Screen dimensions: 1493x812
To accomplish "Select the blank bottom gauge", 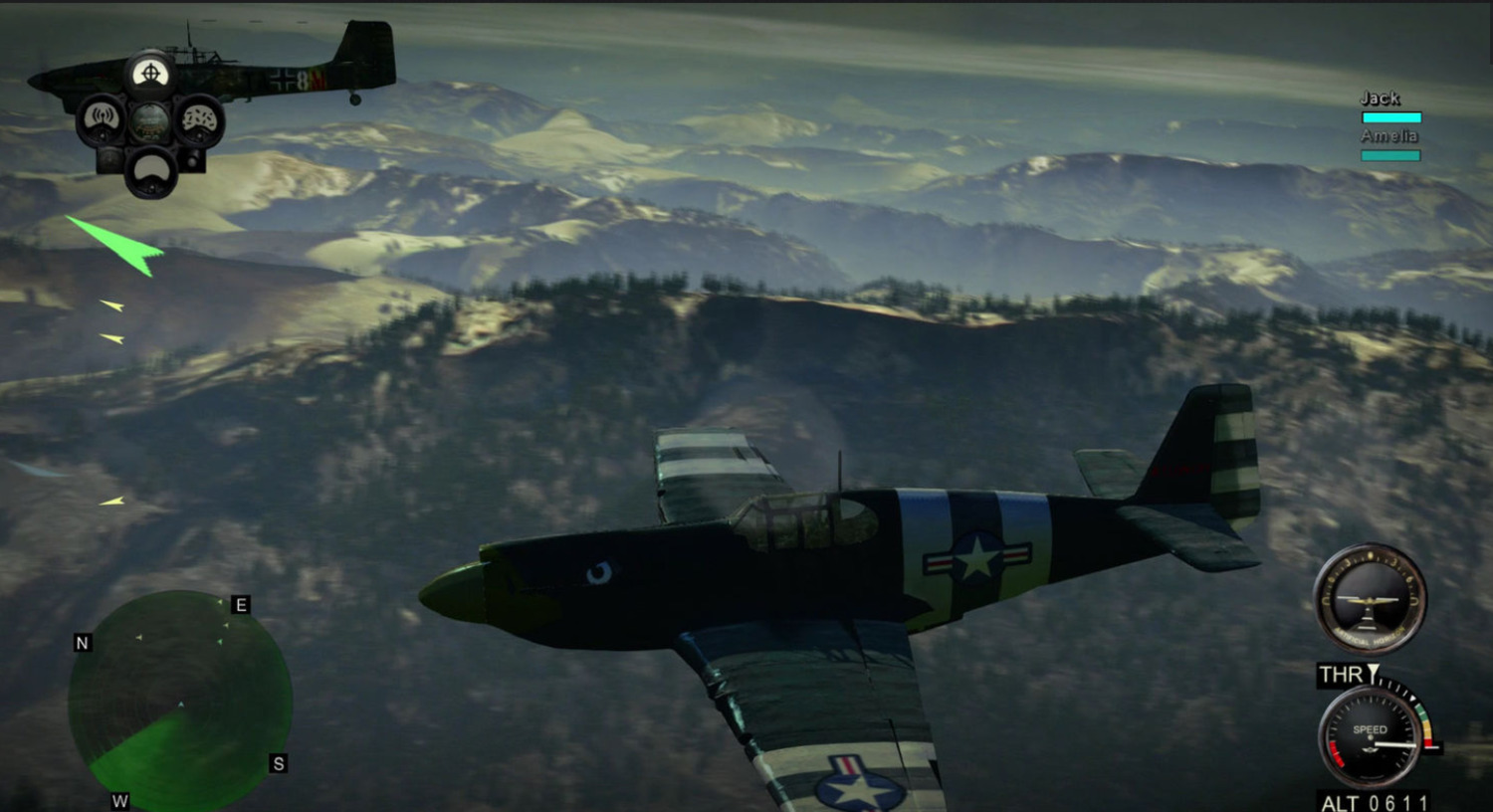I will tap(151, 170).
